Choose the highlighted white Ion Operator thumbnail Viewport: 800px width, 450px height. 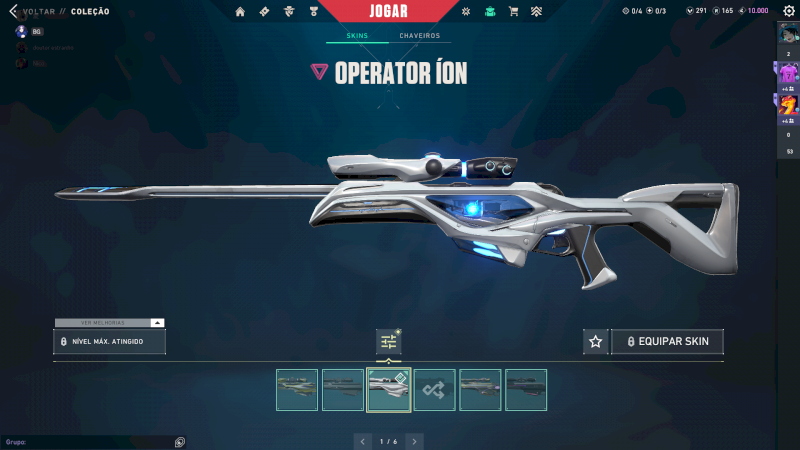coord(389,390)
